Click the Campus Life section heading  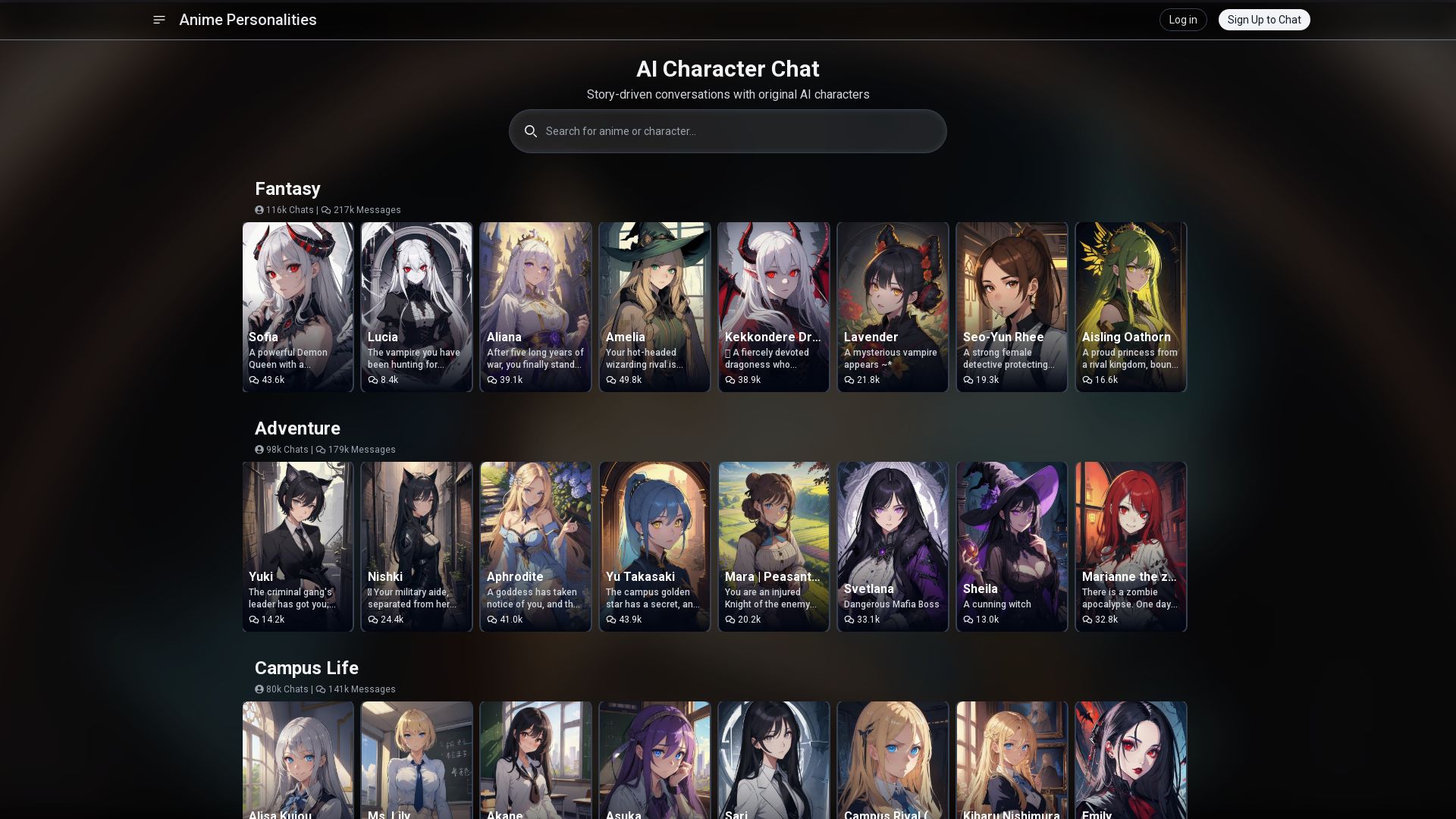[x=306, y=668]
